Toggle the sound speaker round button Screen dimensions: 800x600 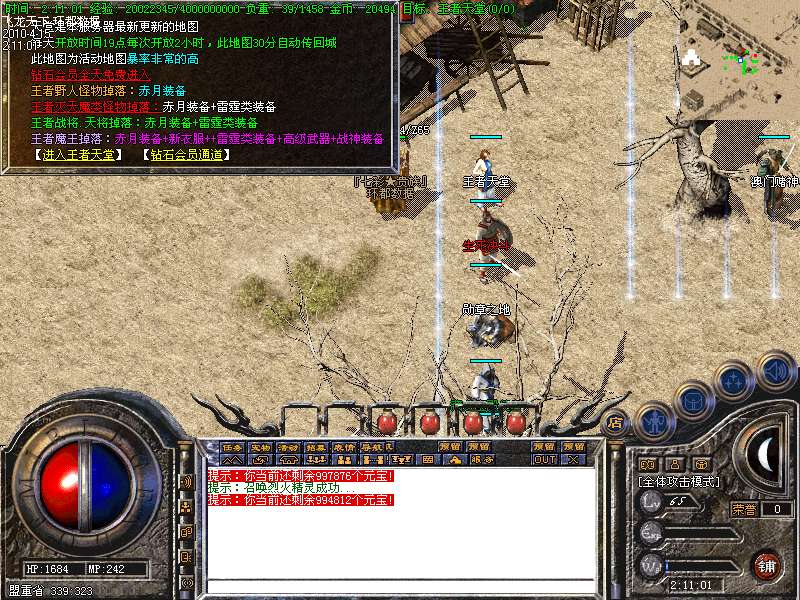click(x=776, y=371)
